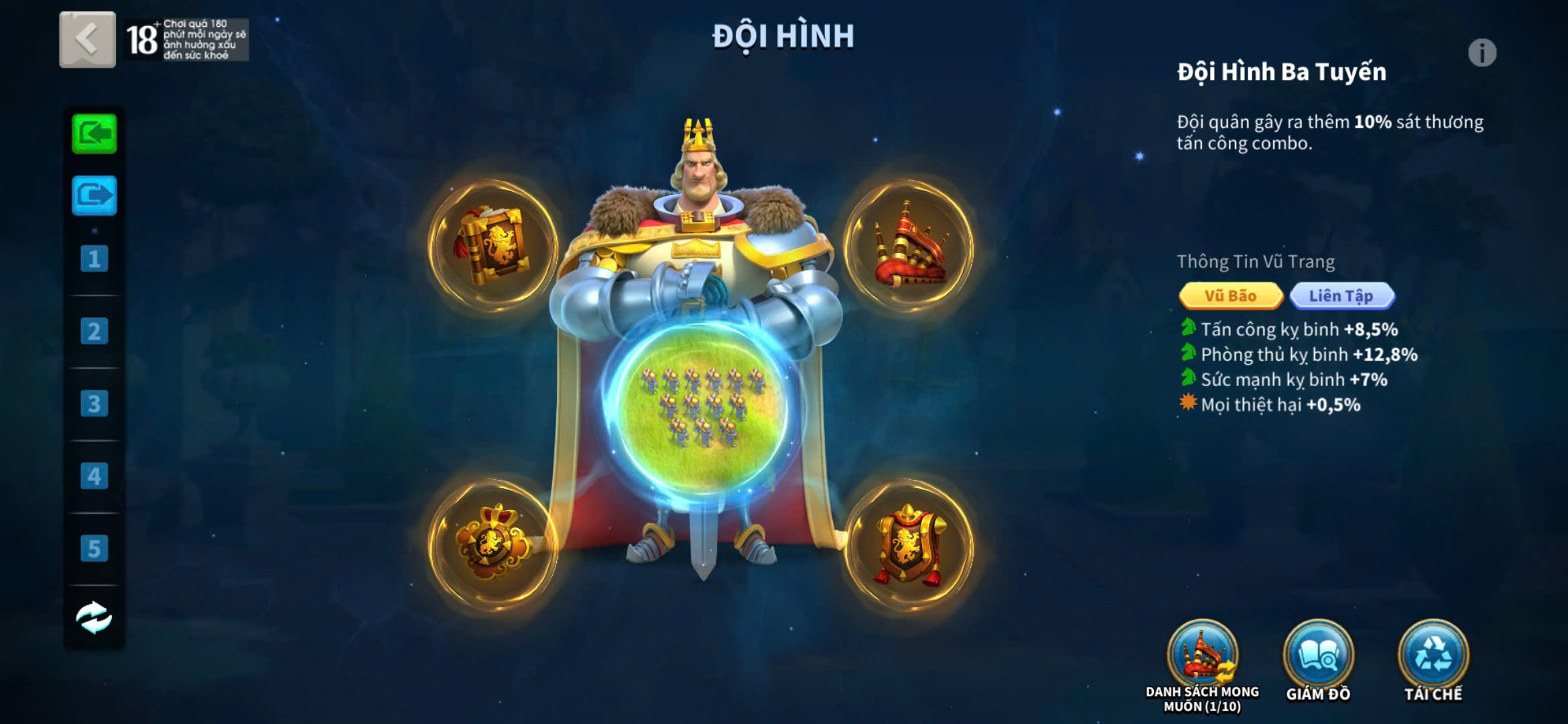
Task: Select formation preset 5
Action: (94, 548)
